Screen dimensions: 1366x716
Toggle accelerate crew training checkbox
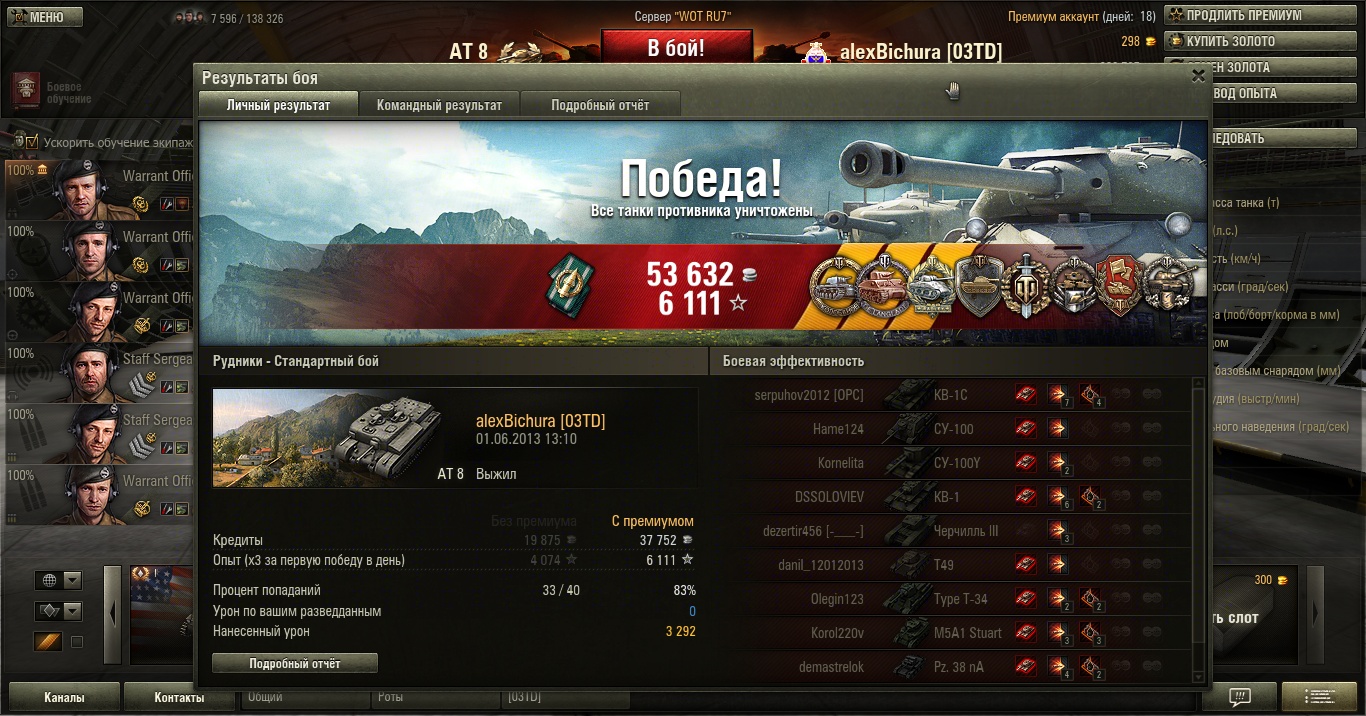point(32,143)
